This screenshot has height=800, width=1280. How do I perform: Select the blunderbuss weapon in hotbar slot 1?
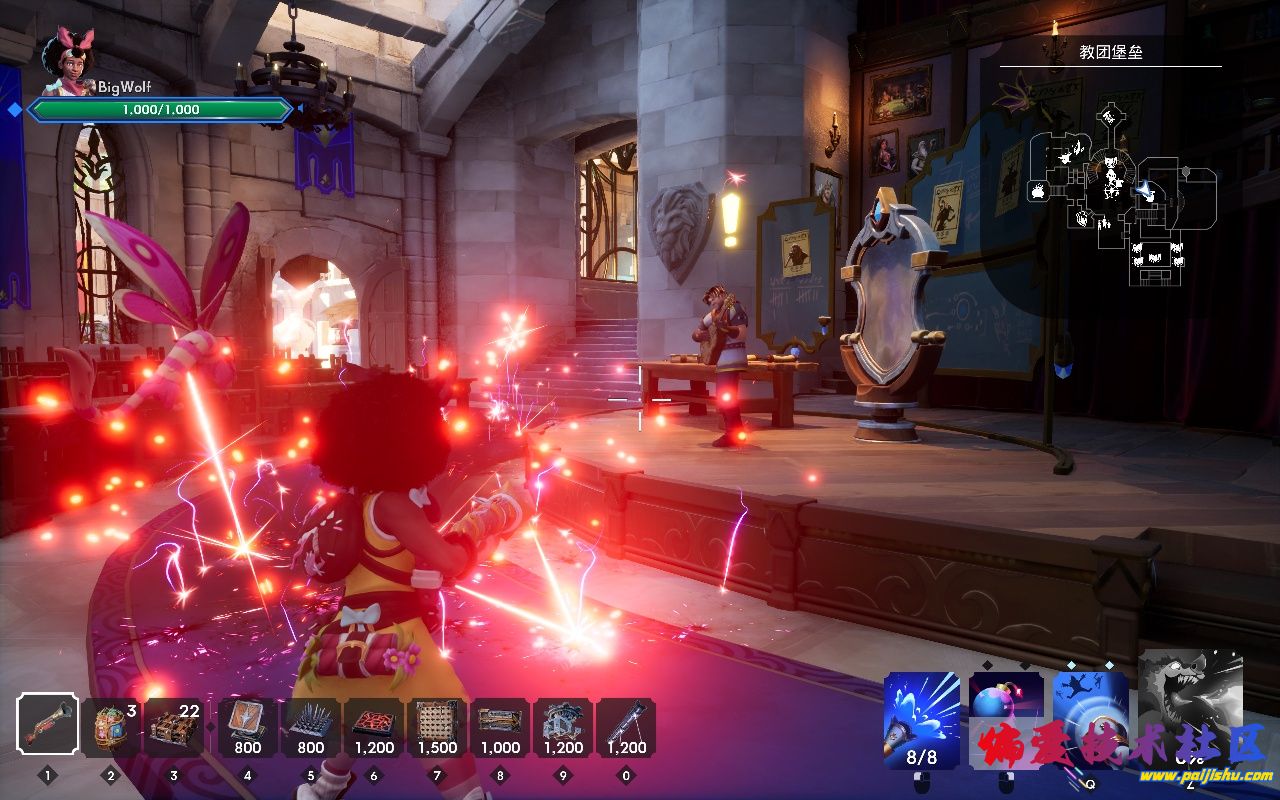(x=47, y=724)
